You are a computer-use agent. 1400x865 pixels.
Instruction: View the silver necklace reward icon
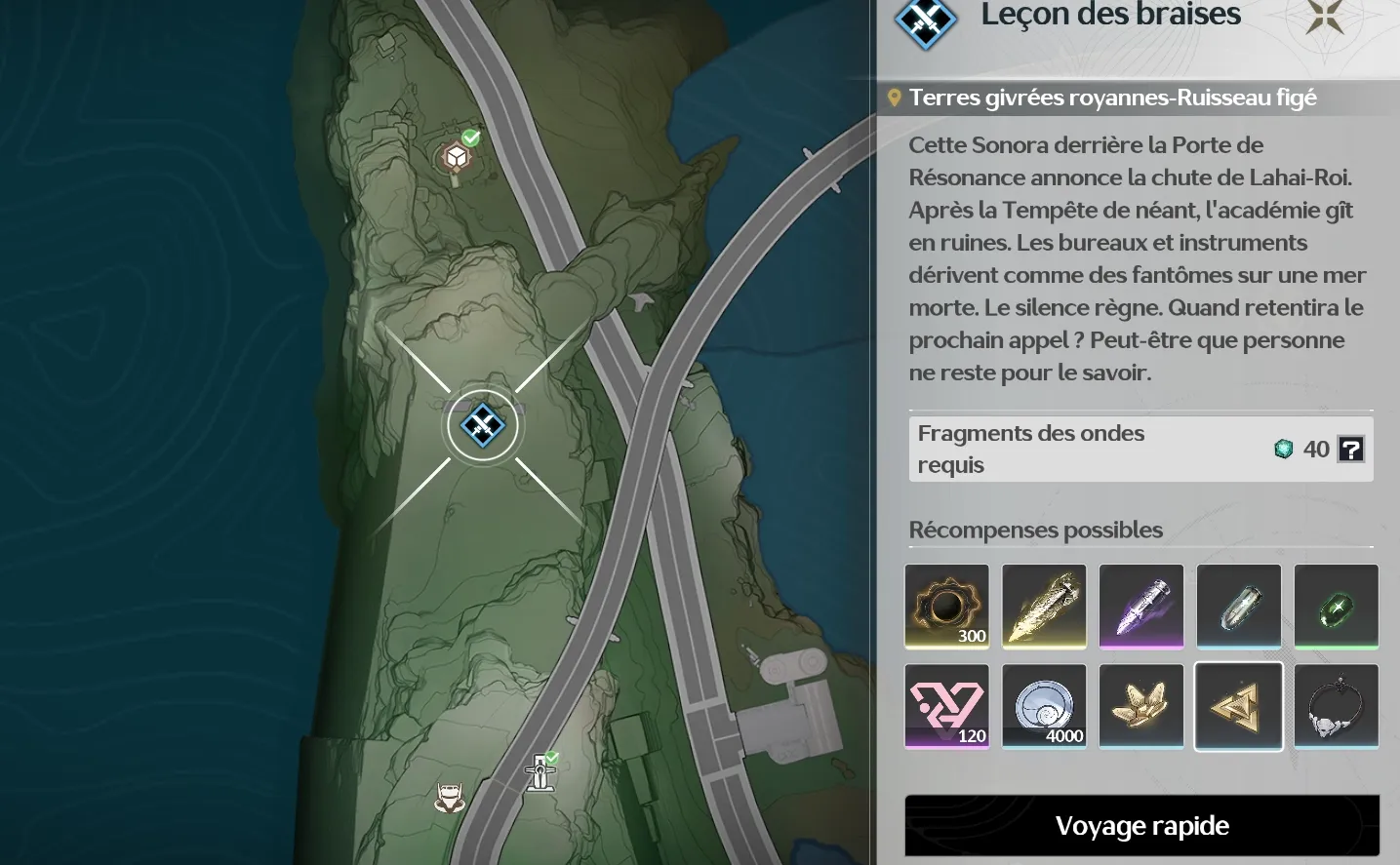coord(1336,706)
